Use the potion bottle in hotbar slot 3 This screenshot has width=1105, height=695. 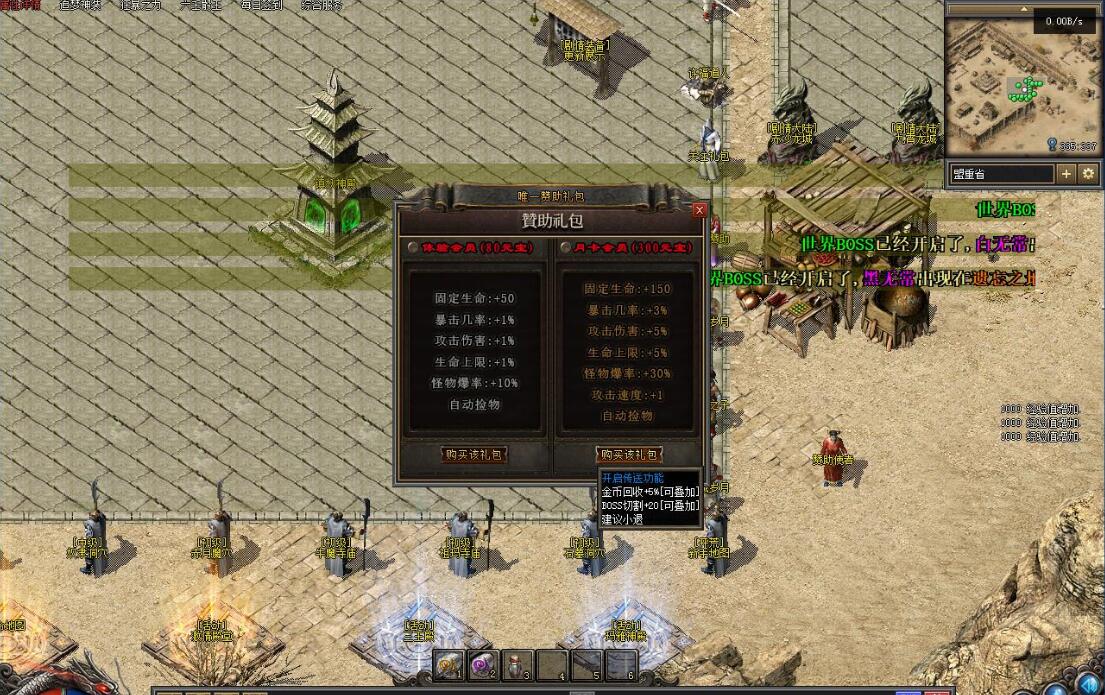(517, 664)
